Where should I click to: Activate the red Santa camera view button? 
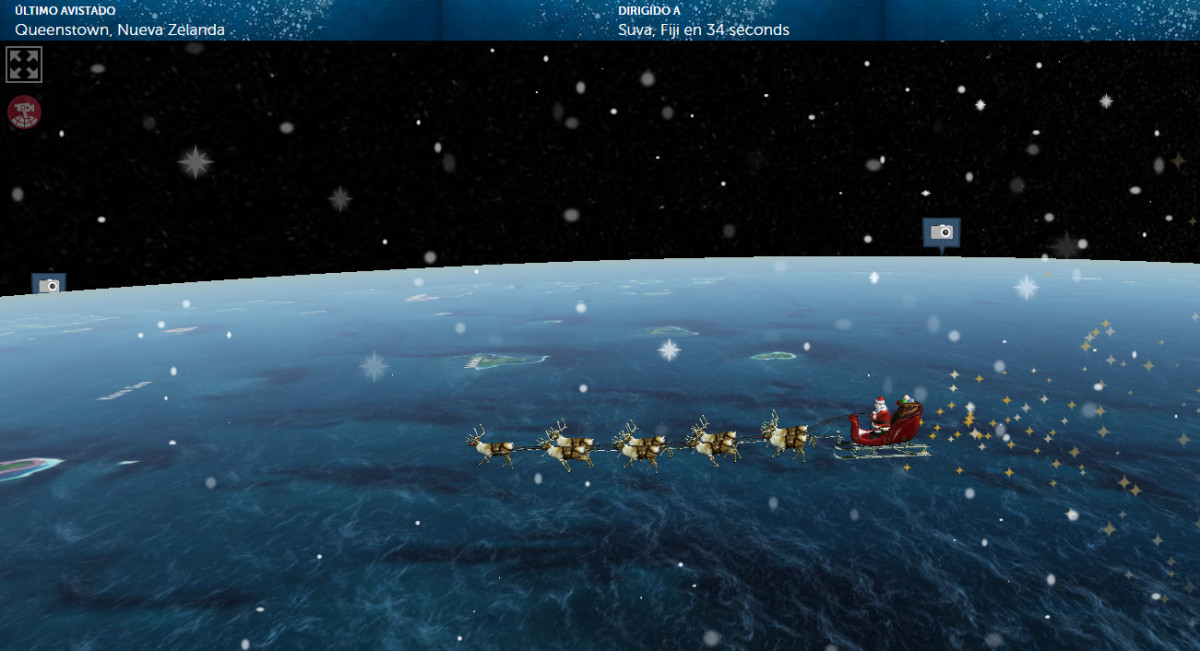click(24, 111)
